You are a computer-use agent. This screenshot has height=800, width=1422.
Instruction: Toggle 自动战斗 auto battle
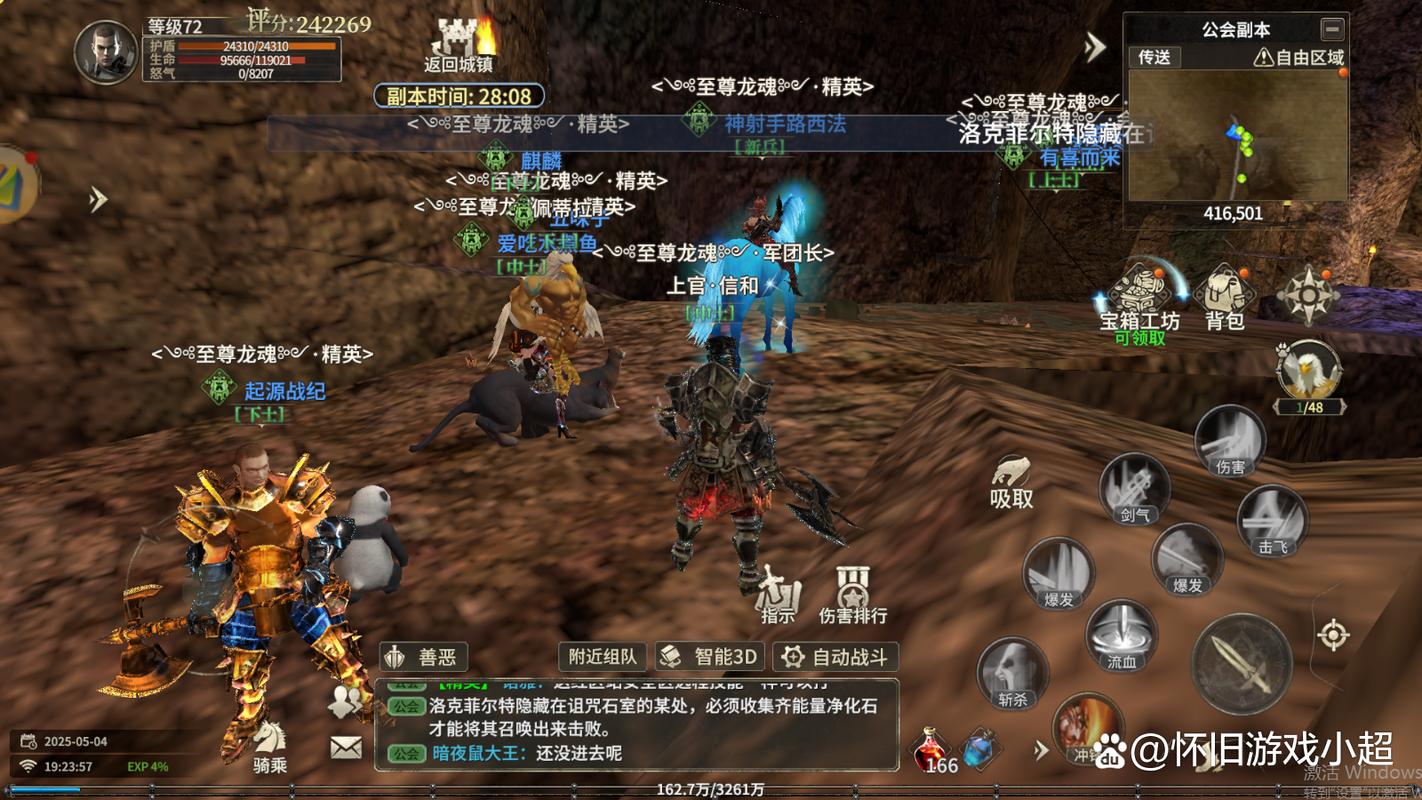[x=835, y=657]
